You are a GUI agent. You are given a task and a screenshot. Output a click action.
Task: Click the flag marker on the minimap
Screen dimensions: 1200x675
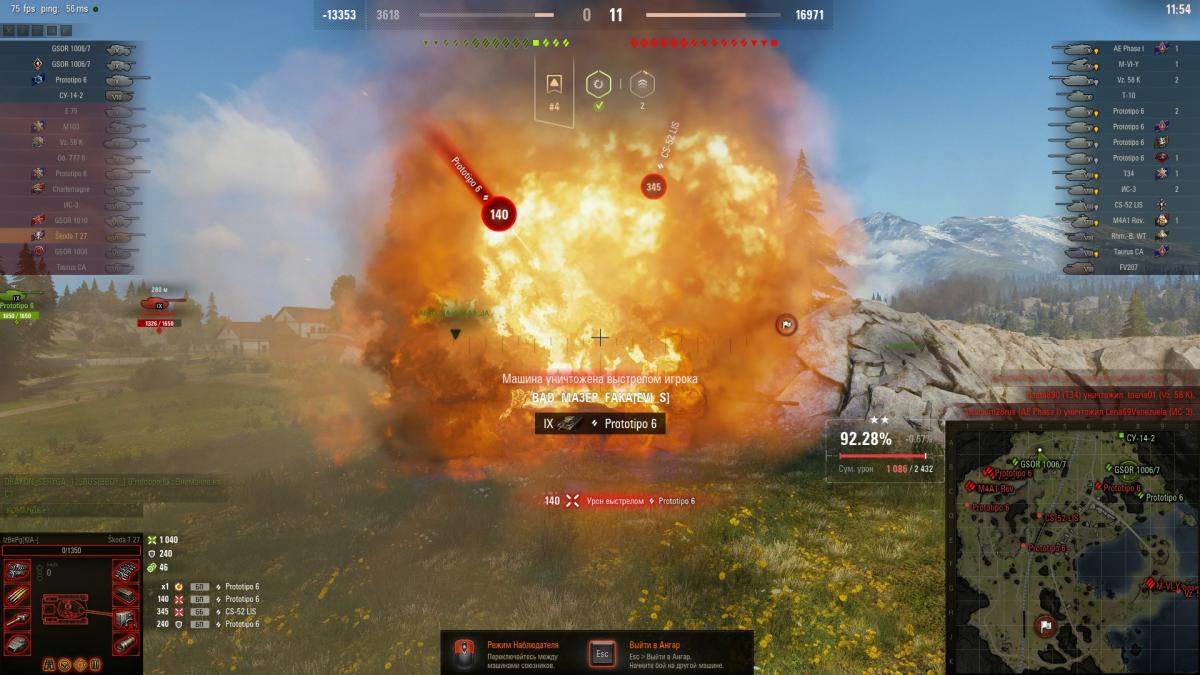pos(1045,626)
